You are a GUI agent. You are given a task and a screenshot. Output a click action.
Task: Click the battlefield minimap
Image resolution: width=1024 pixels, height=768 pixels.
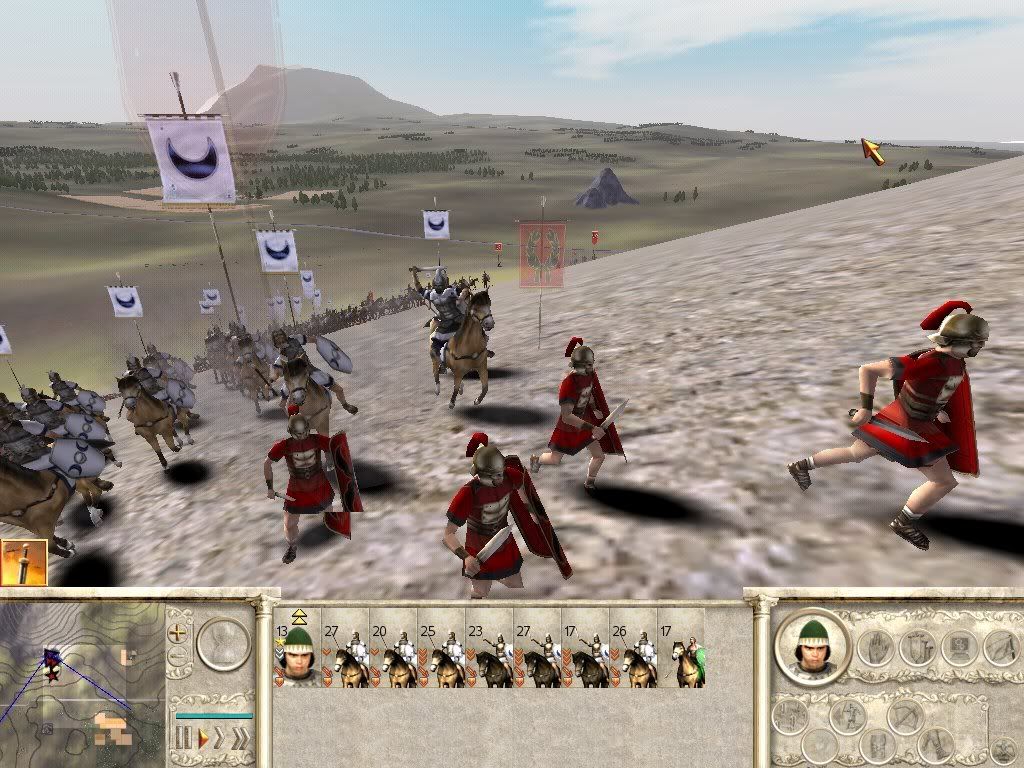[x=80, y=680]
